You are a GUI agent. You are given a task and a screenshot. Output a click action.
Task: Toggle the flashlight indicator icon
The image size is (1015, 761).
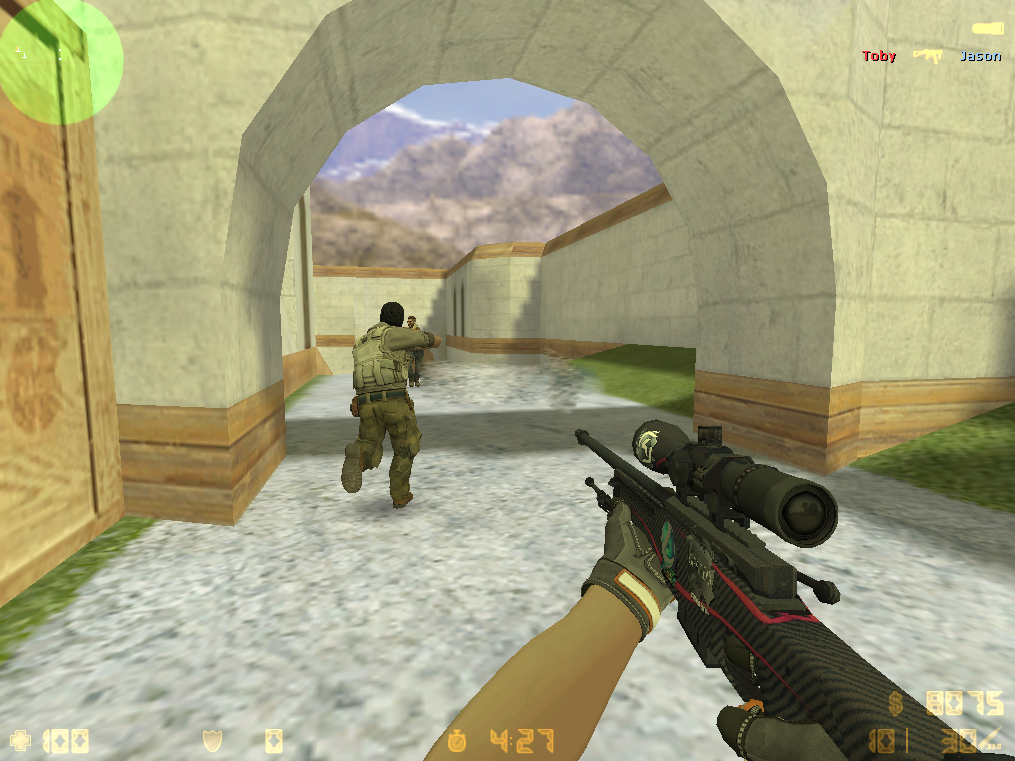pyautogui.click(x=988, y=28)
